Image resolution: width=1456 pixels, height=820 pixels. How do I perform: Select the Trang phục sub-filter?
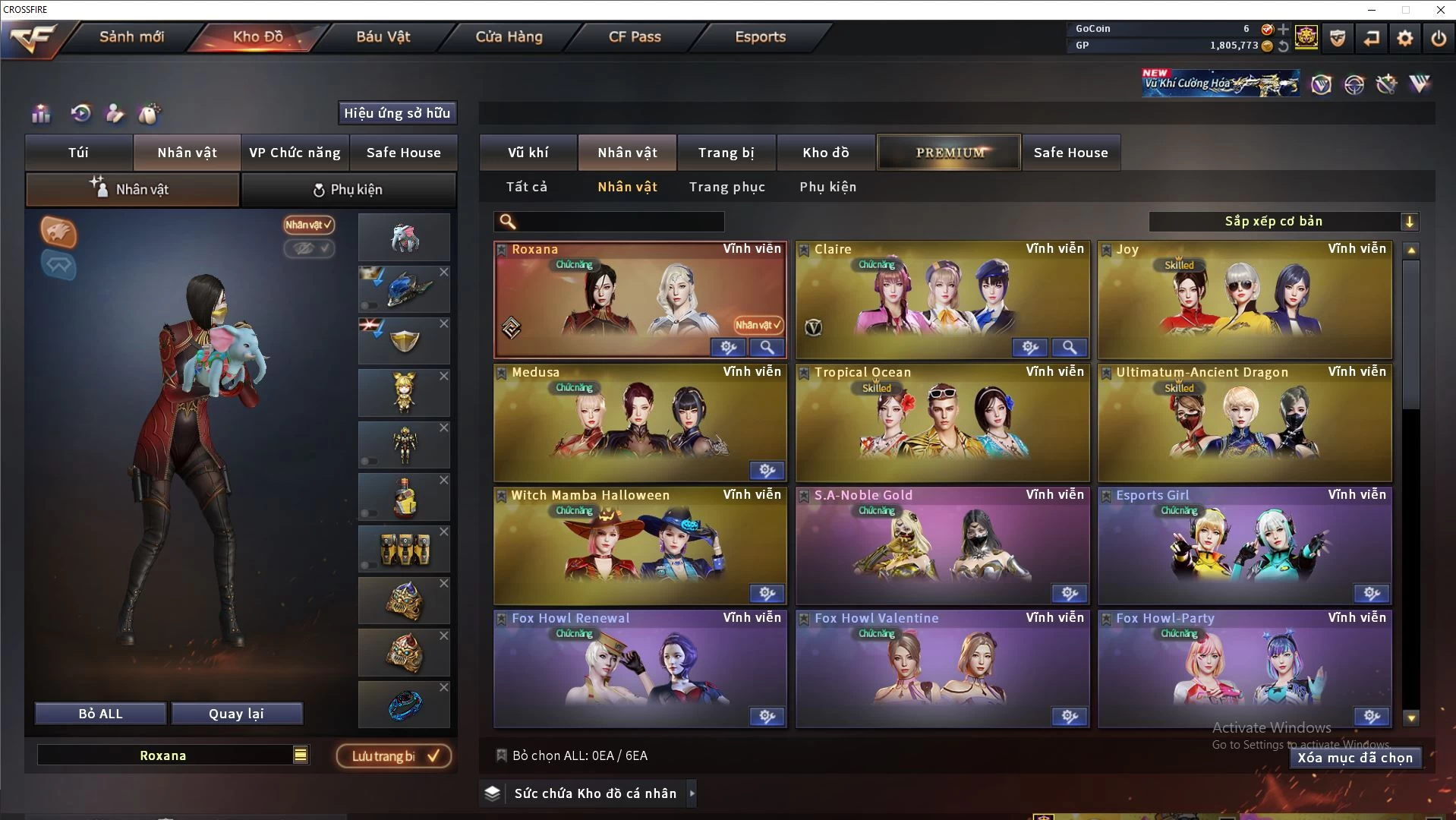pyautogui.click(x=726, y=187)
